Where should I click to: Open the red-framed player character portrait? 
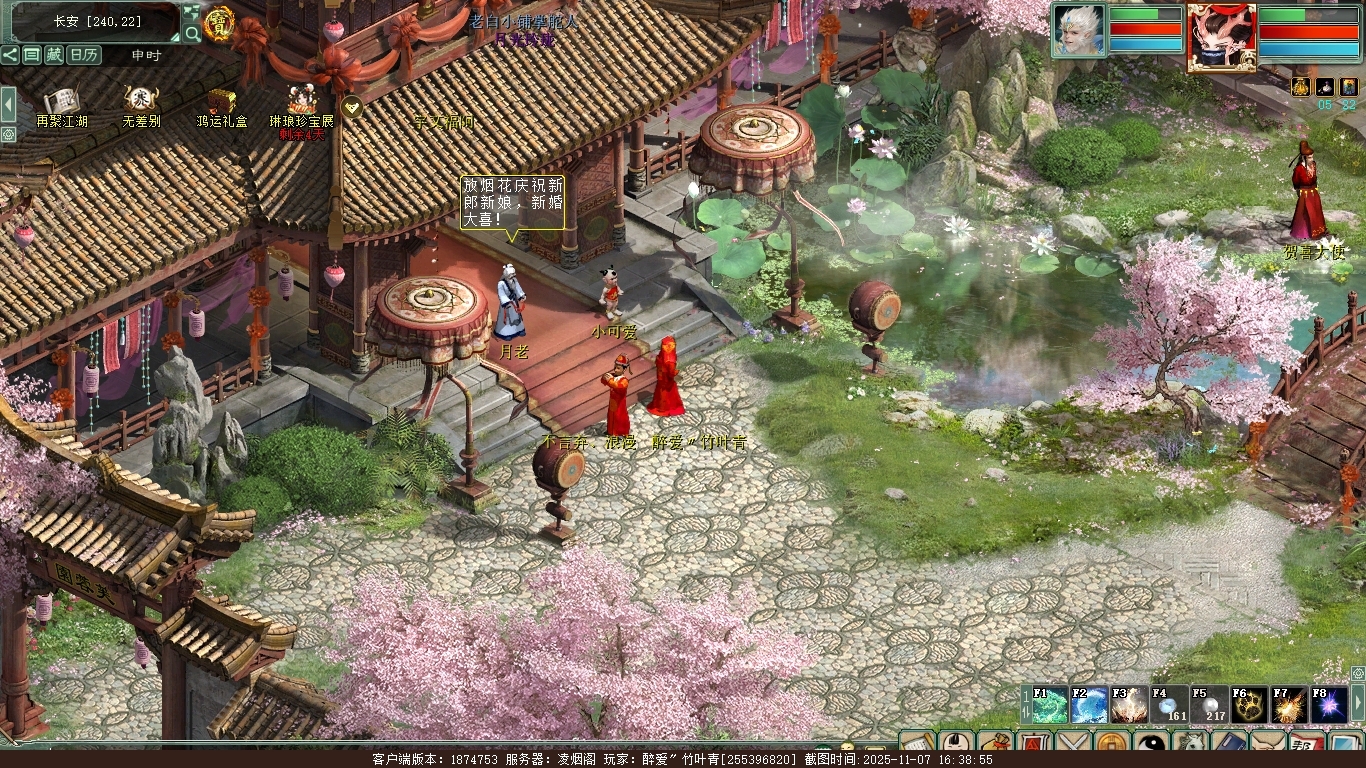1222,37
